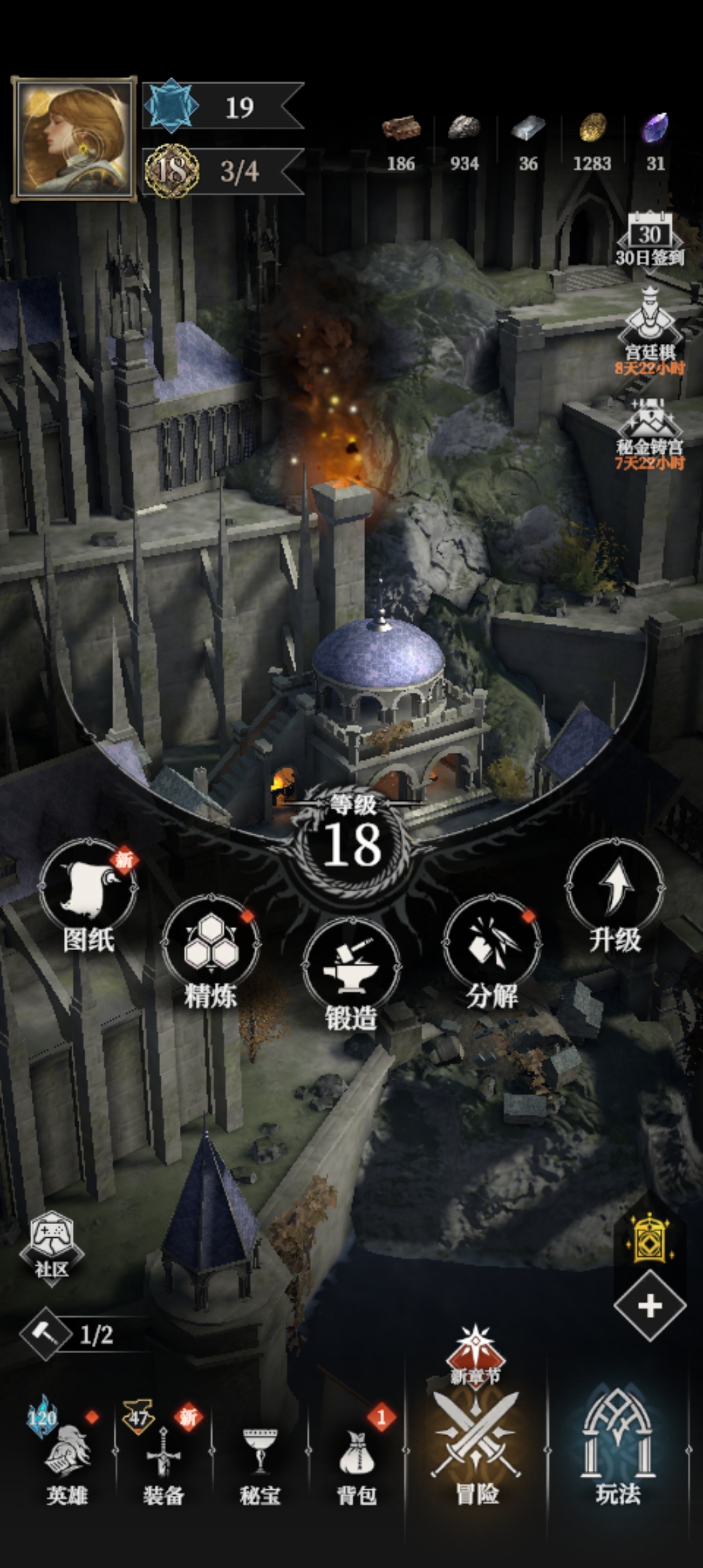Open the player portrait profile
Screen dimensions: 703x1568
click(74, 139)
